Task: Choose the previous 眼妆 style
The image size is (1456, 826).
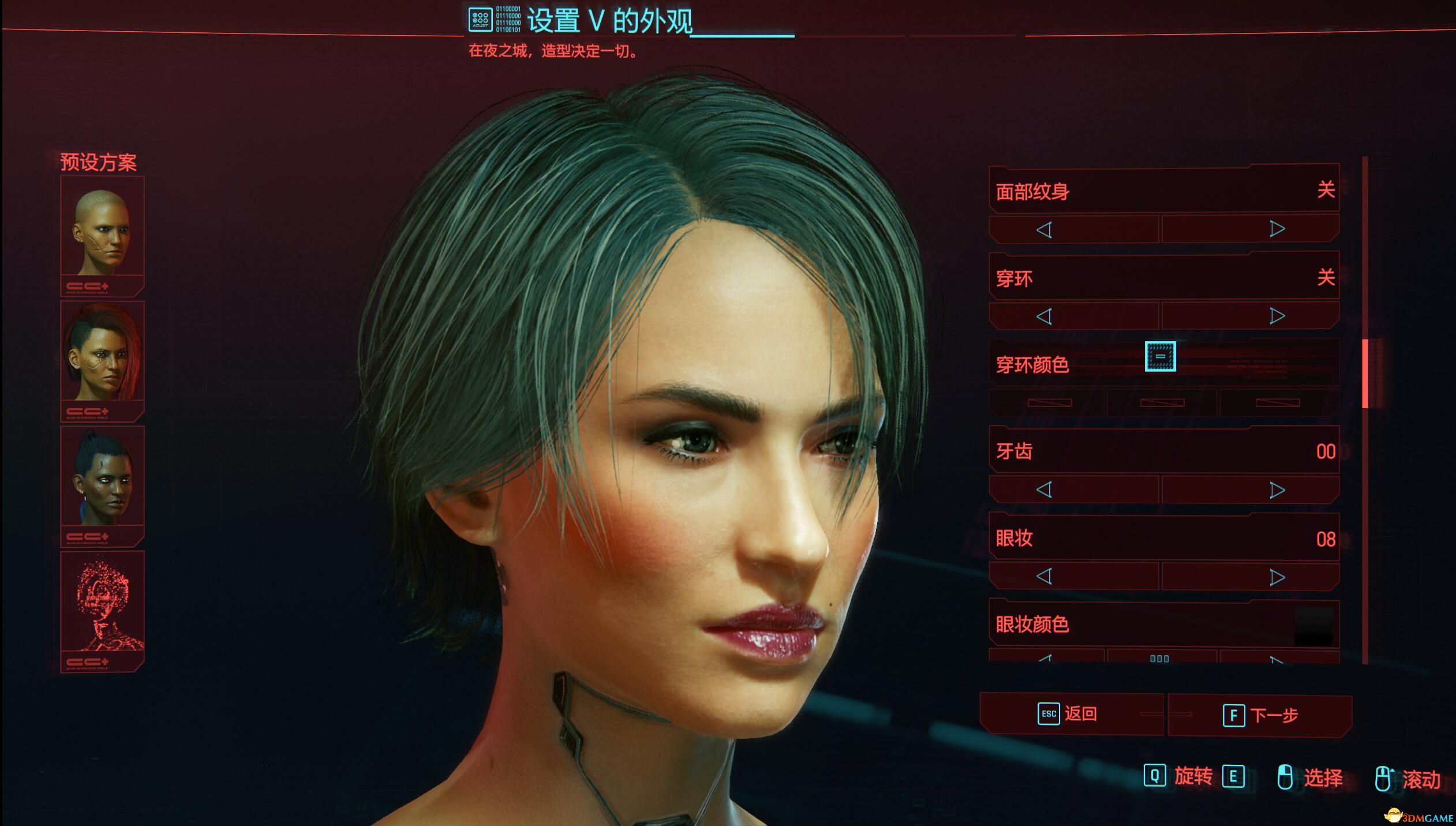Action: tap(1044, 577)
